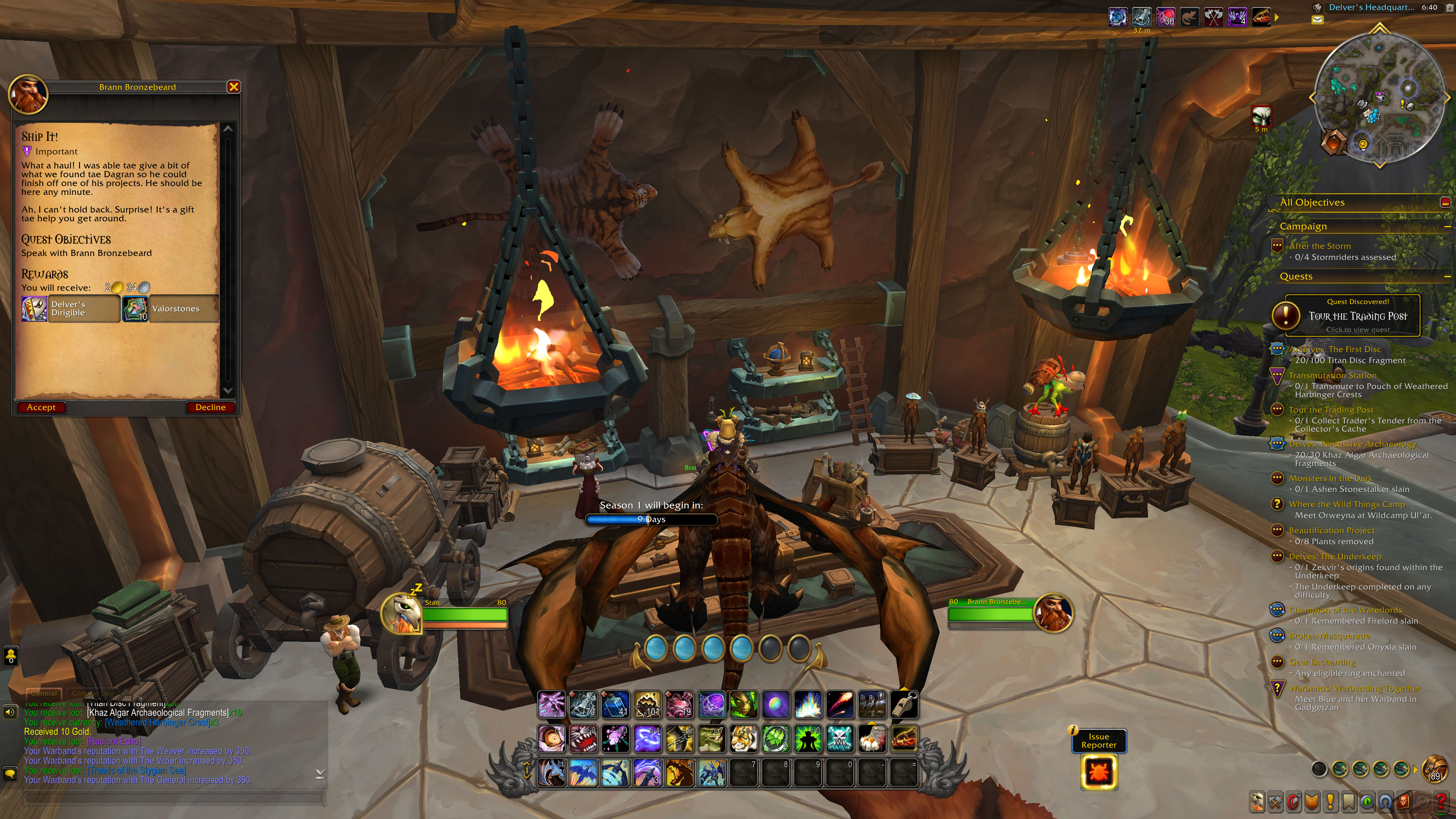1456x819 pixels.
Task: Accept the Ship It! quest
Action: tap(41, 408)
